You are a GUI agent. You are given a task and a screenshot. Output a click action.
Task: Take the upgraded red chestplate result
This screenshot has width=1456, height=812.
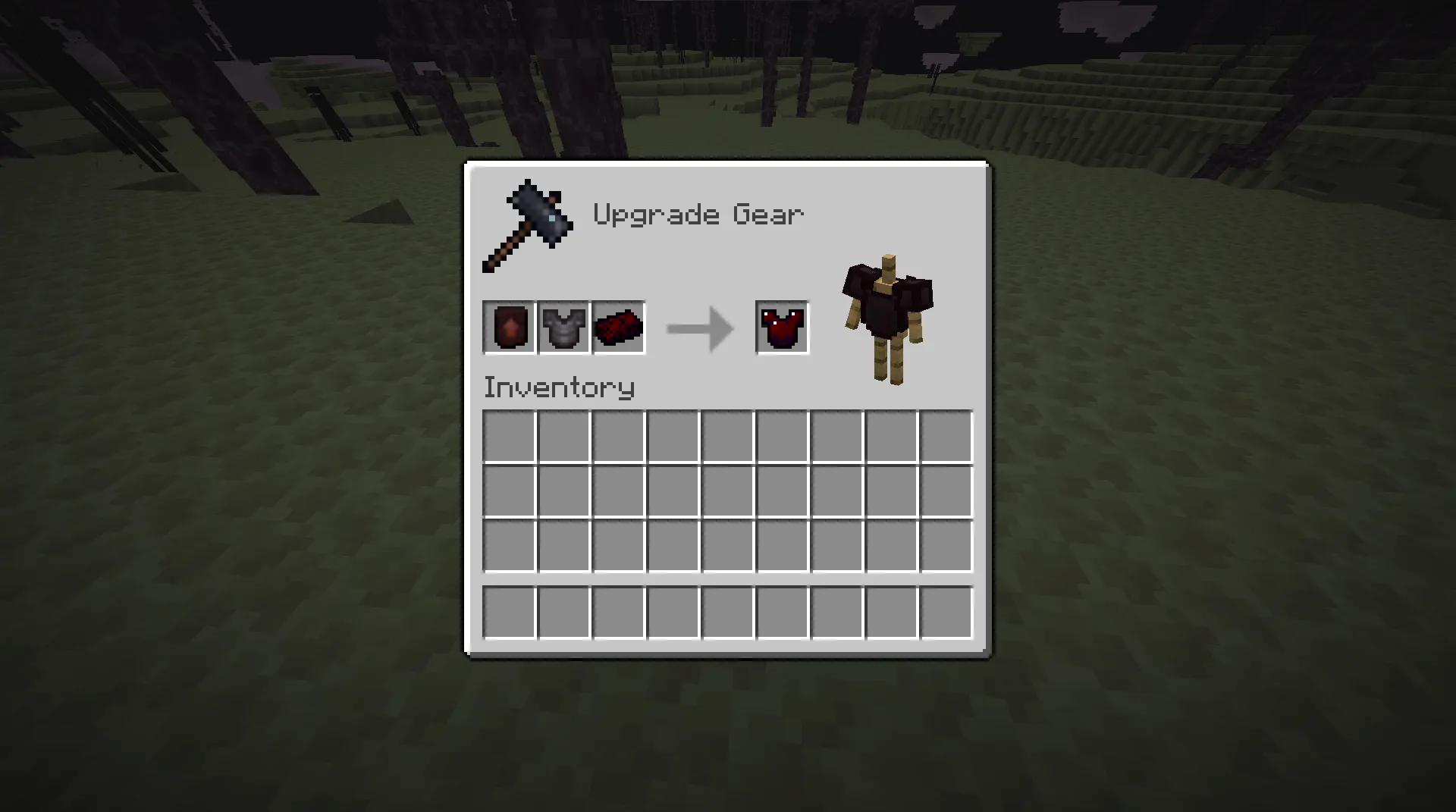782,328
